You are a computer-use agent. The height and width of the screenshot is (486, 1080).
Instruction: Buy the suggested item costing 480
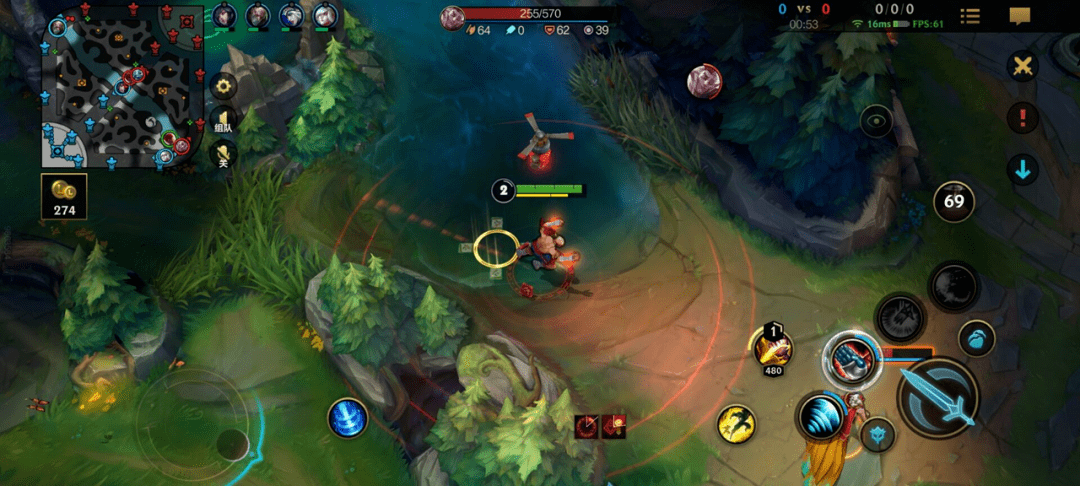[x=774, y=348]
